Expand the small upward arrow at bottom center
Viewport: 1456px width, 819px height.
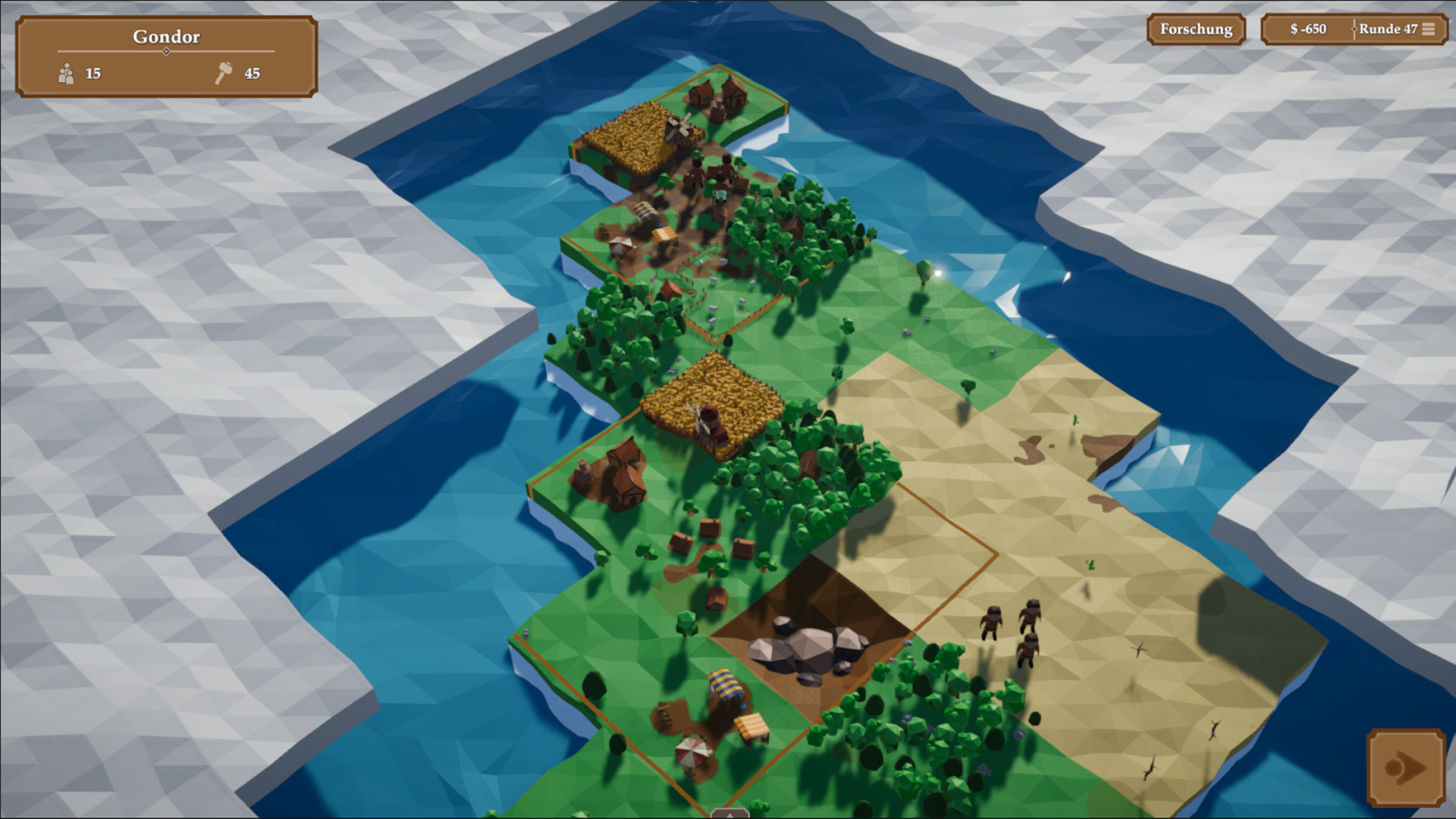click(729, 813)
